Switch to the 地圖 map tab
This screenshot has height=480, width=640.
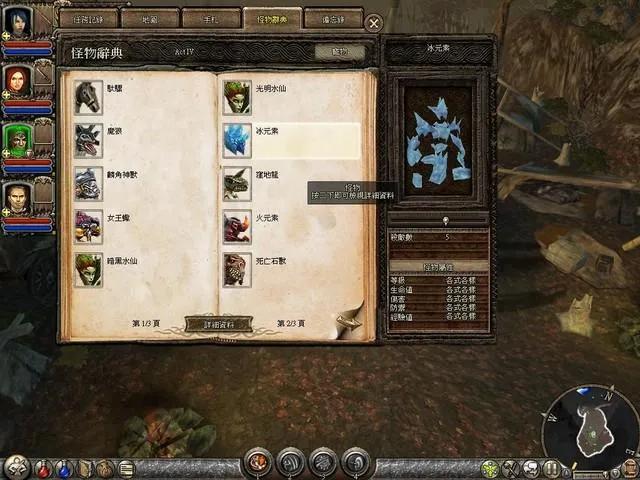(150, 19)
